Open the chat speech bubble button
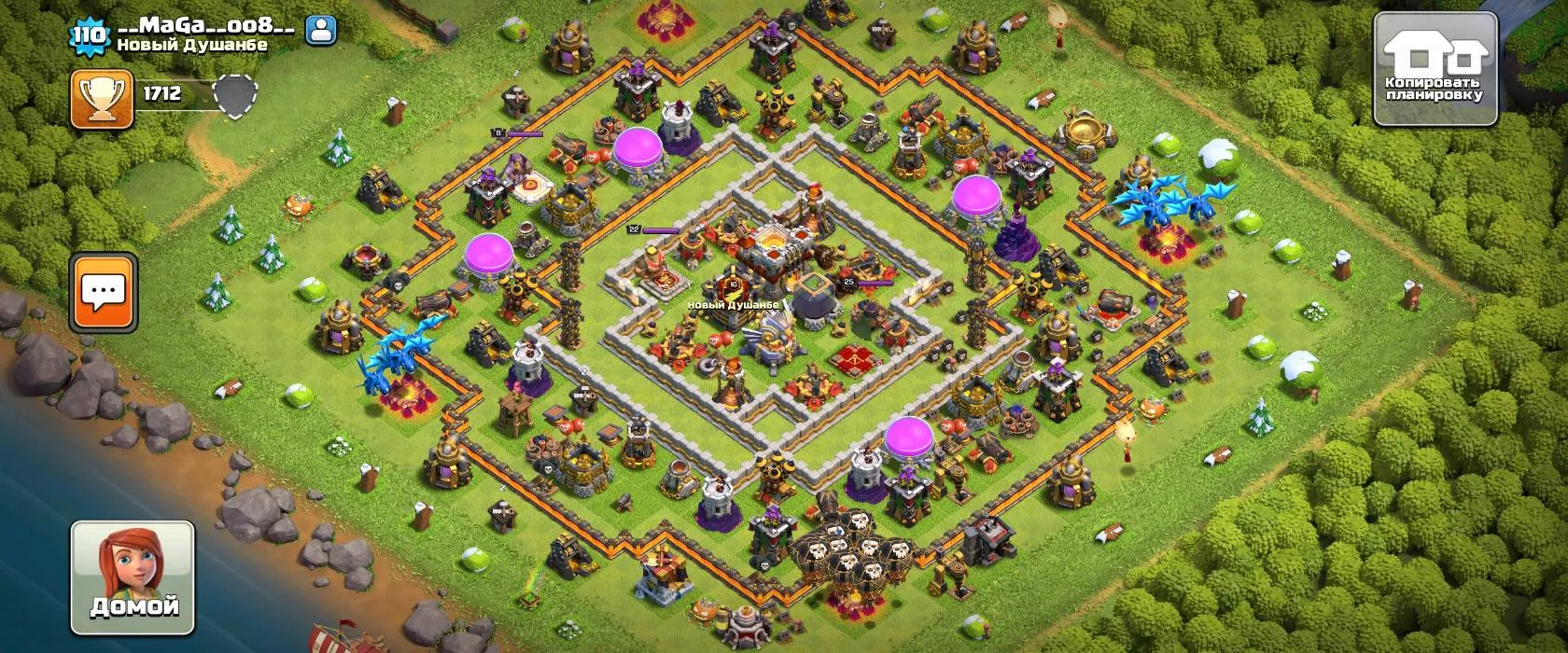The image size is (1568, 653). click(x=104, y=292)
